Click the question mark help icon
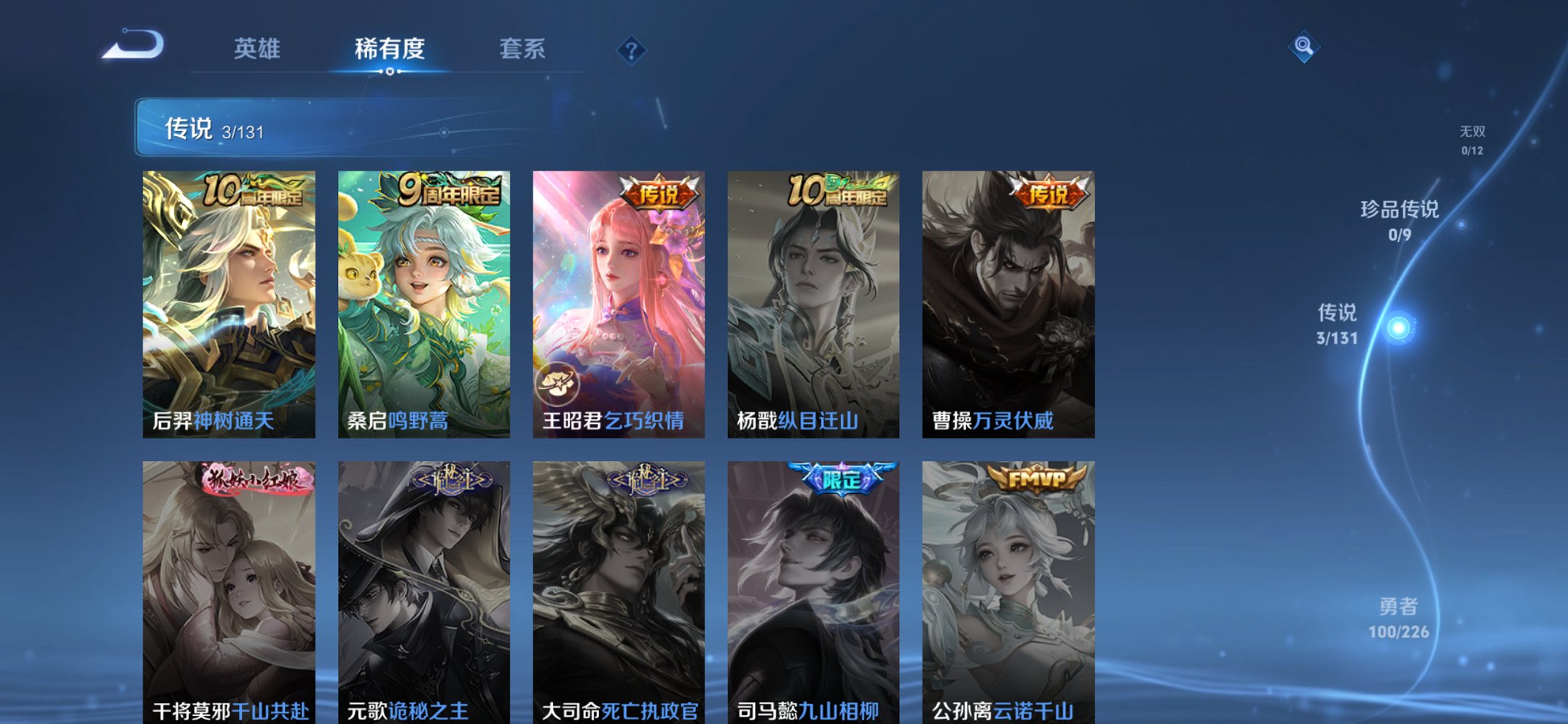This screenshot has width=1568, height=724. [632, 50]
